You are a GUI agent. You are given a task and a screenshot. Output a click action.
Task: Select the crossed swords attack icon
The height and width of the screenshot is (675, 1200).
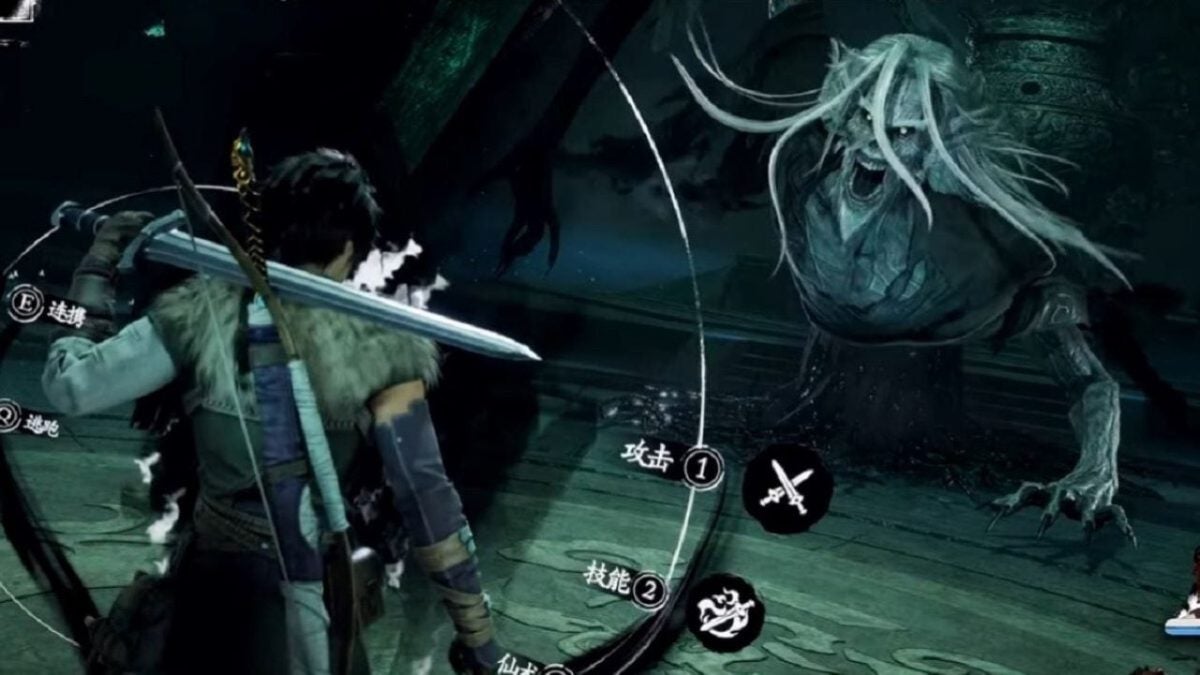(x=787, y=489)
